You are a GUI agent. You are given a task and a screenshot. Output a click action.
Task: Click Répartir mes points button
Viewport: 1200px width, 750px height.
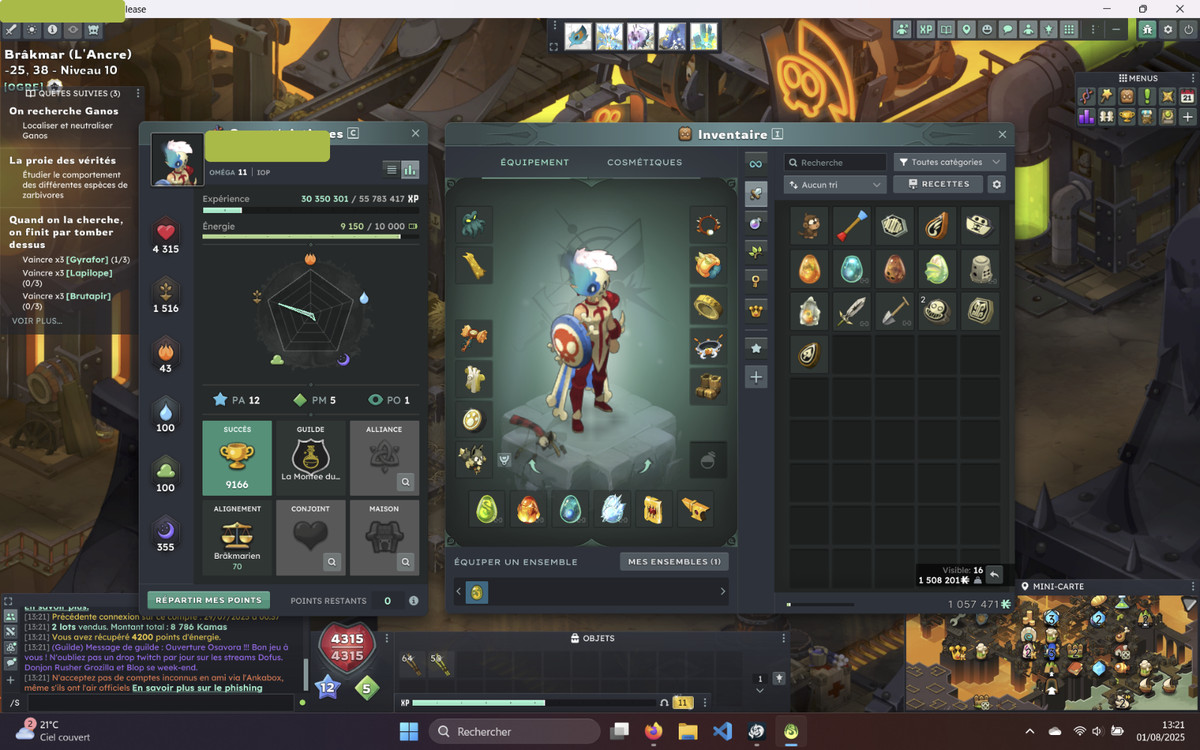click(x=209, y=601)
